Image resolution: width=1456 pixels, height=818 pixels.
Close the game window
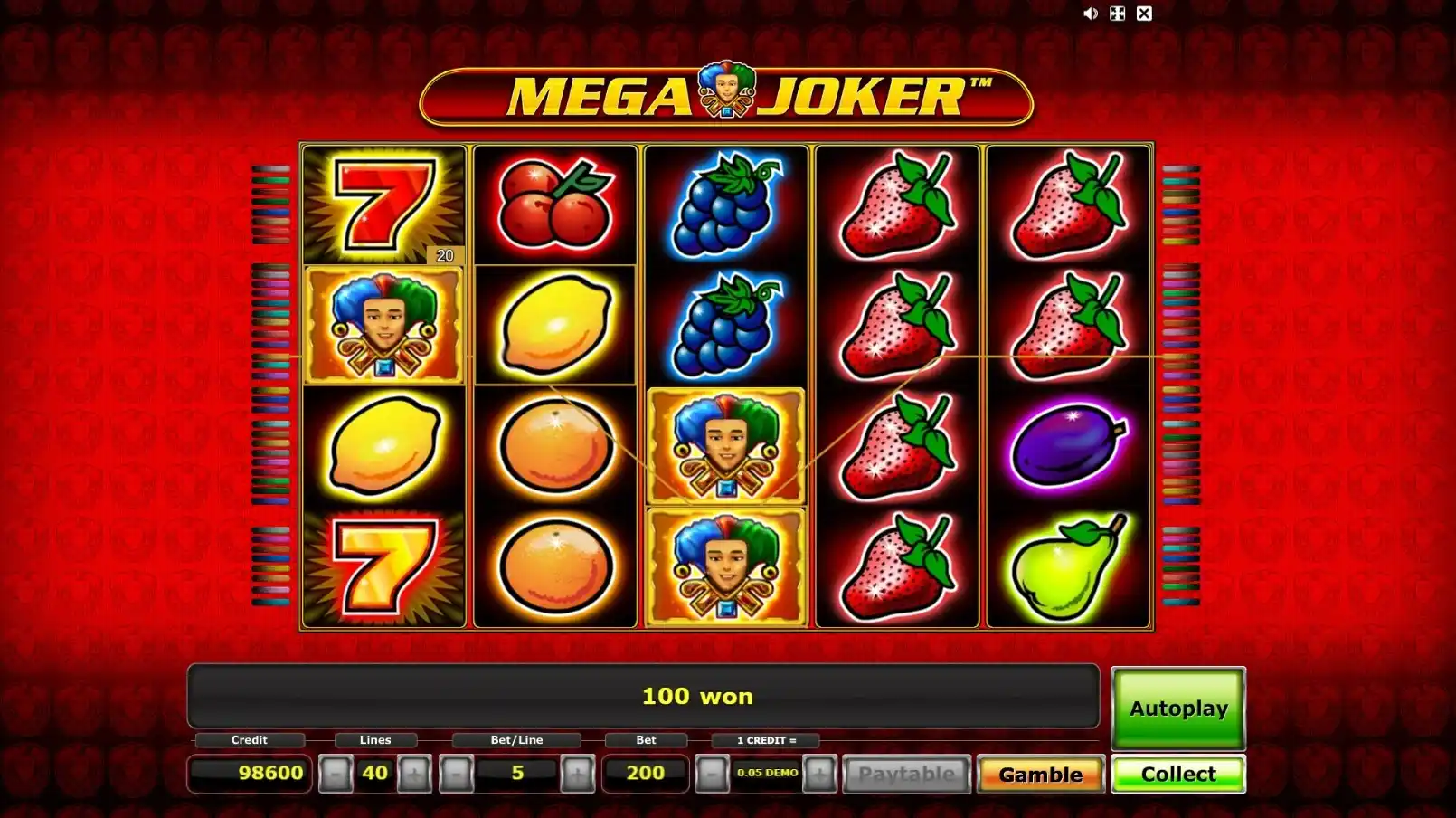click(x=1144, y=14)
